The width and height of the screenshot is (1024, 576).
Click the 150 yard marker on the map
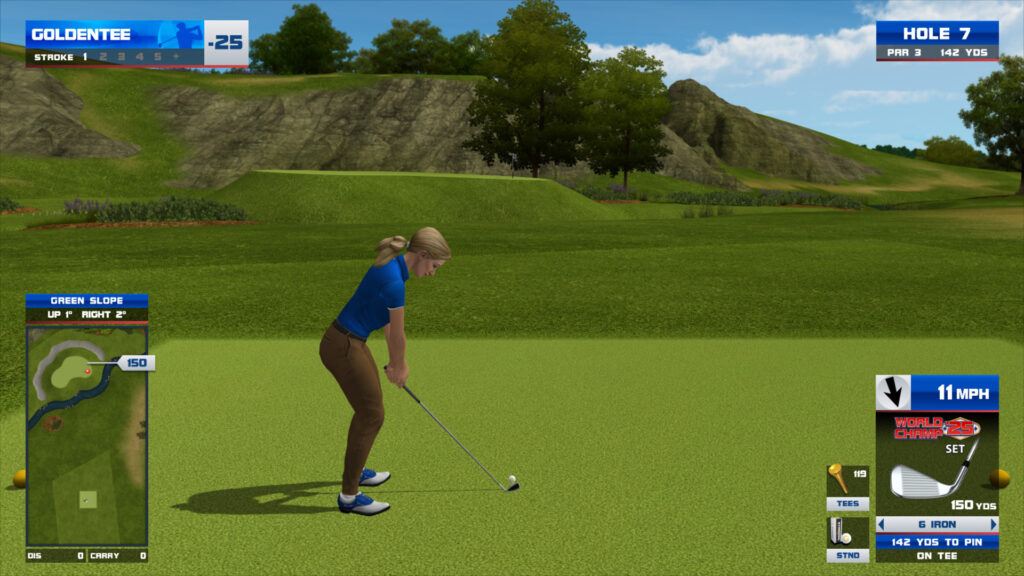click(135, 363)
